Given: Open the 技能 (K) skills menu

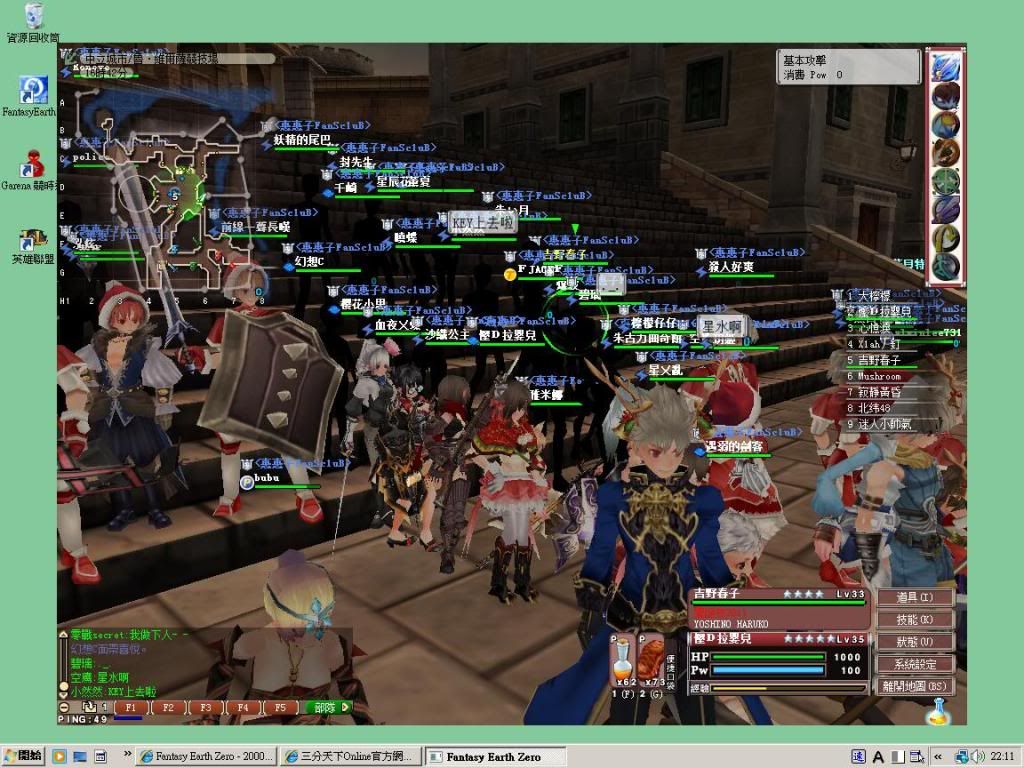Looking at the screenshot, I should (x=914, y=619).
